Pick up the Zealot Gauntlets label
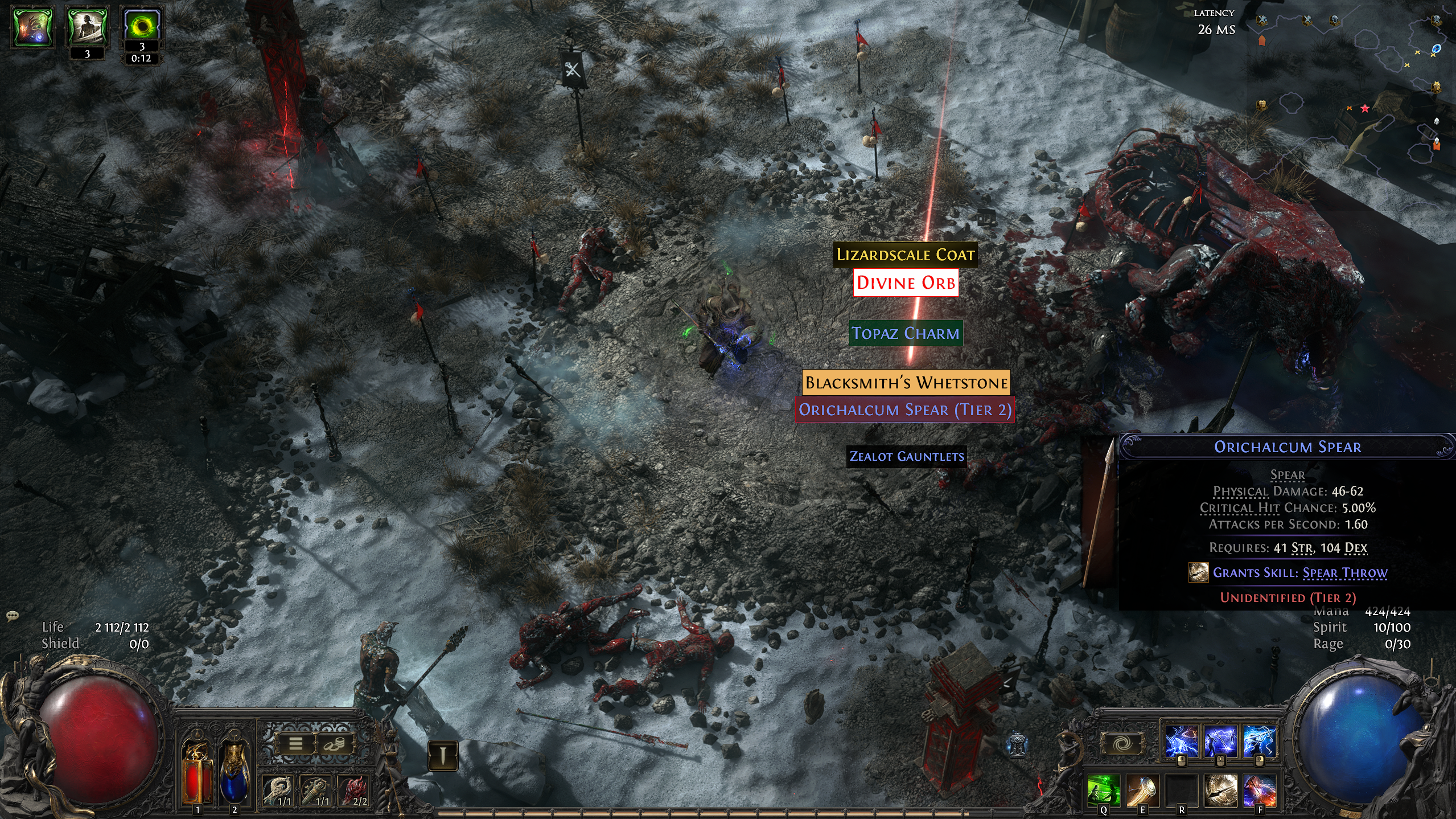This screenshot has width=1456, height=819. (906, 457)
